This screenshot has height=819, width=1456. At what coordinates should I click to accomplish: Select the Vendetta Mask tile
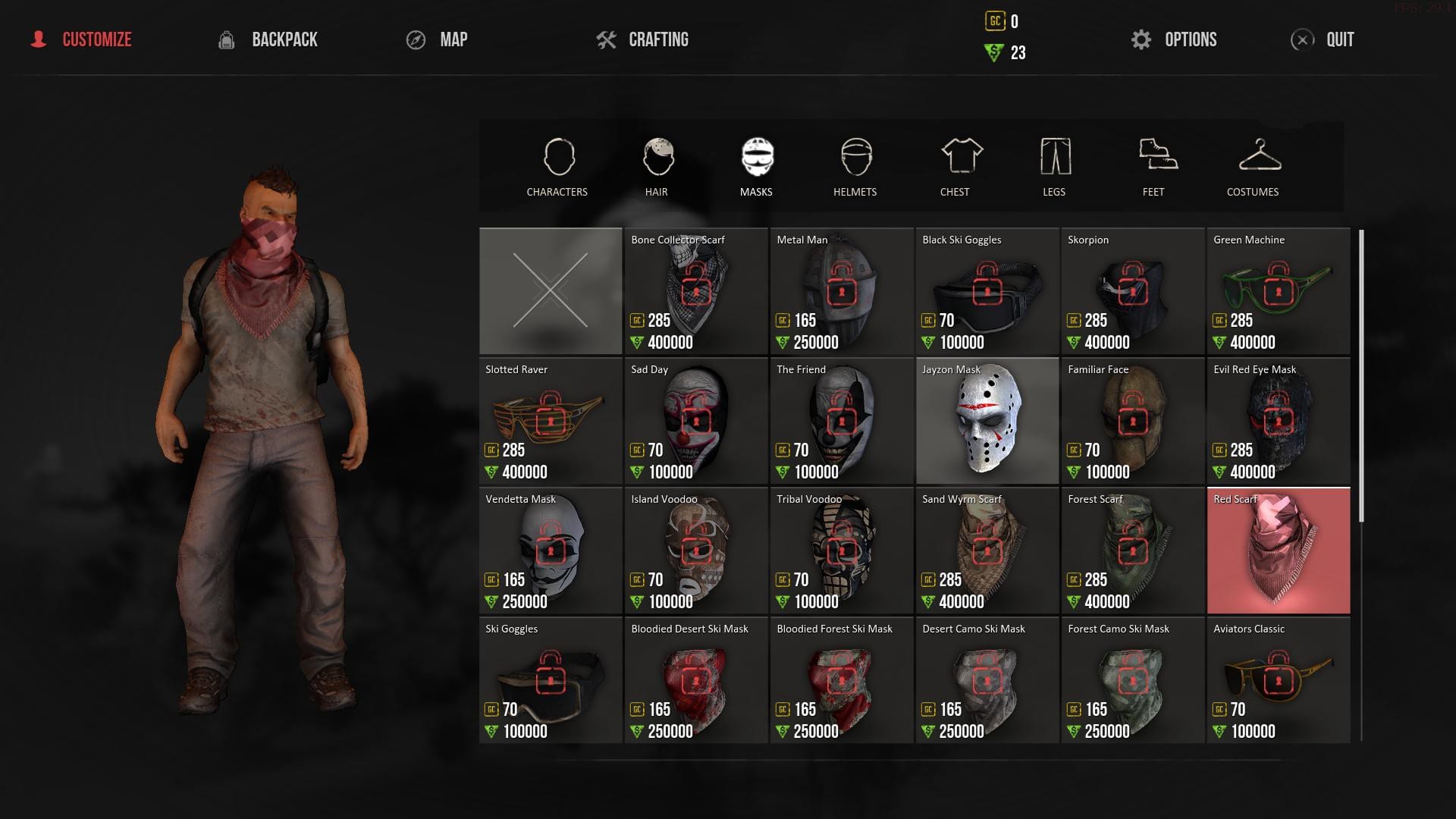click(x=551, y=551)
